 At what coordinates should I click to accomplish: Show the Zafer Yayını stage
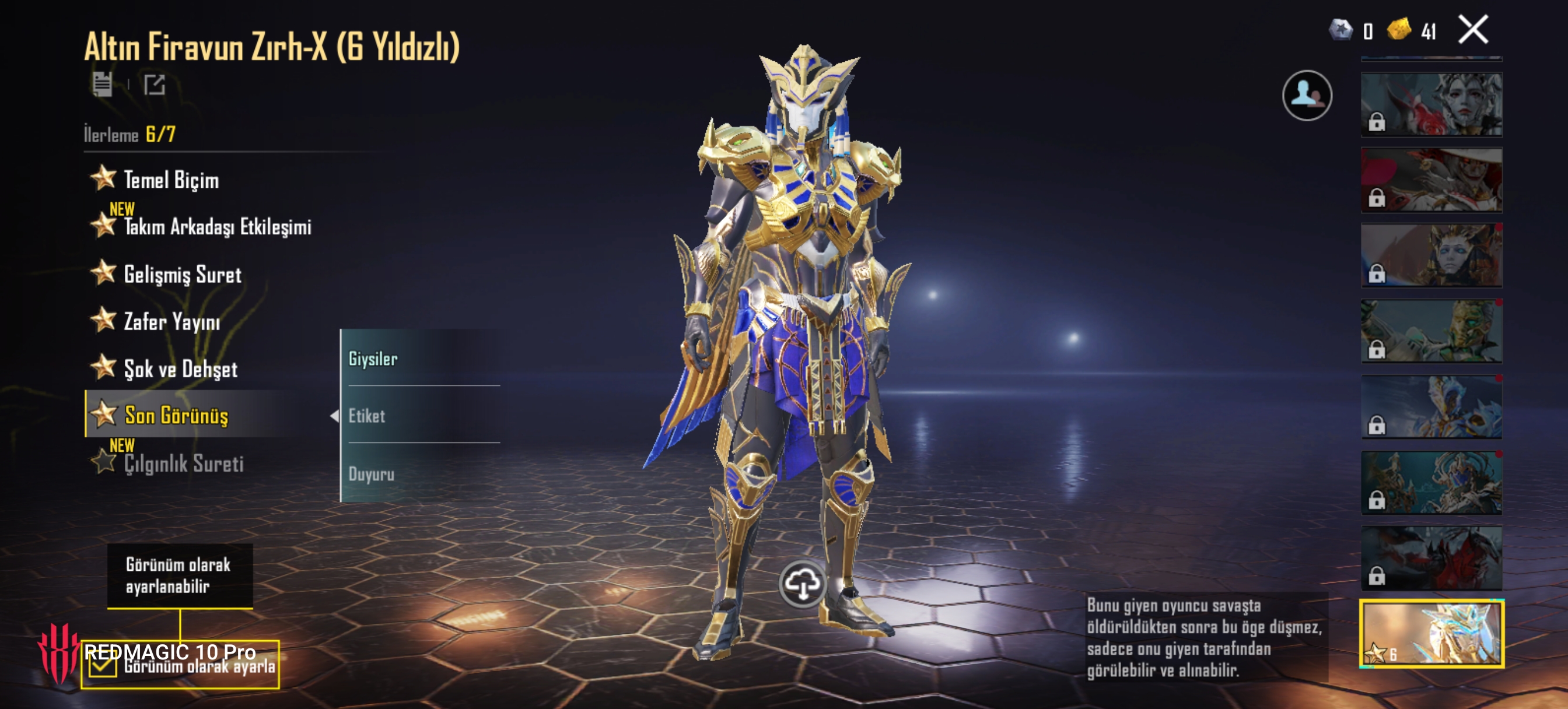171,321
